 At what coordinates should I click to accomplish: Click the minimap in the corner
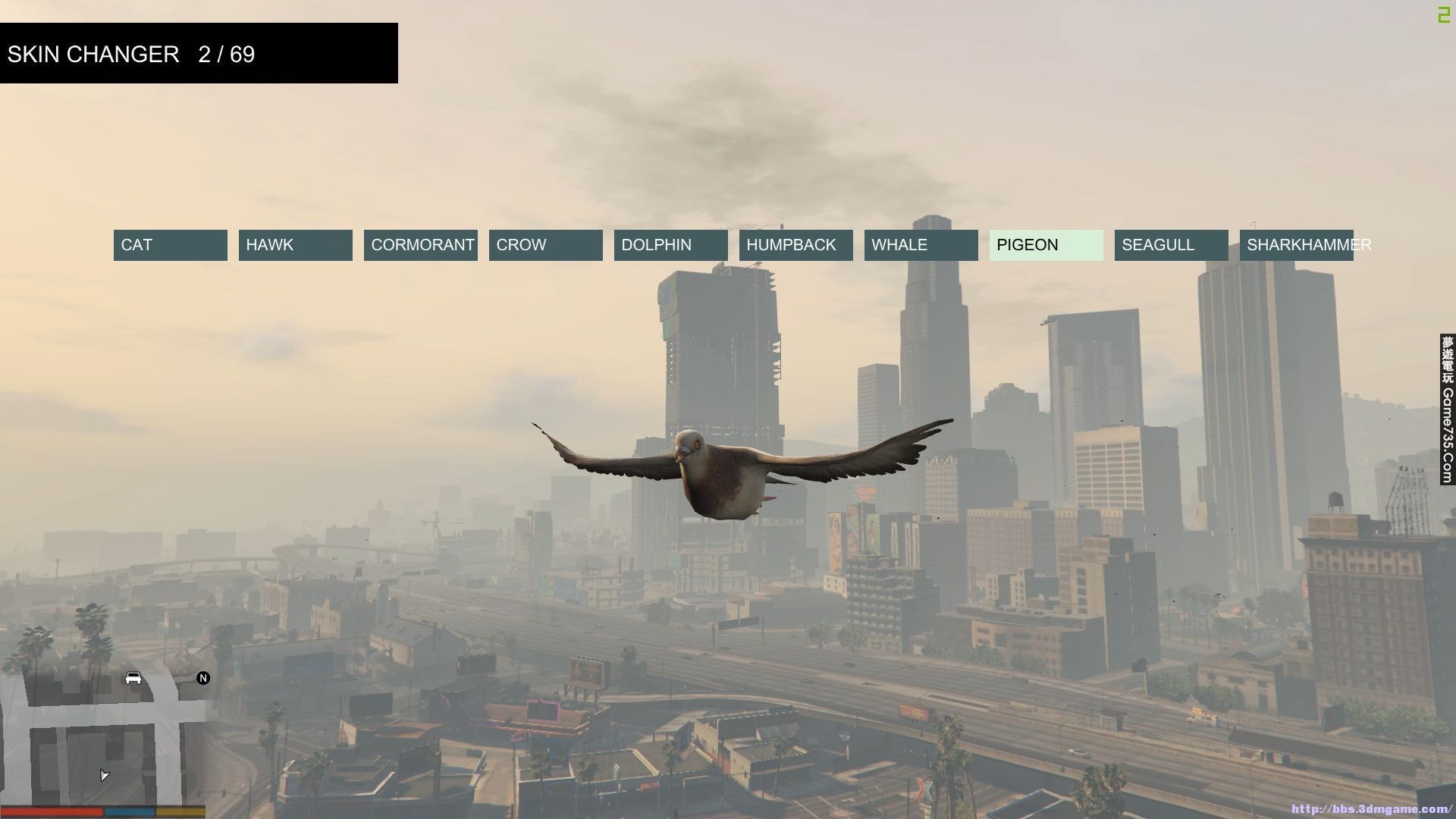coord(103,739)
